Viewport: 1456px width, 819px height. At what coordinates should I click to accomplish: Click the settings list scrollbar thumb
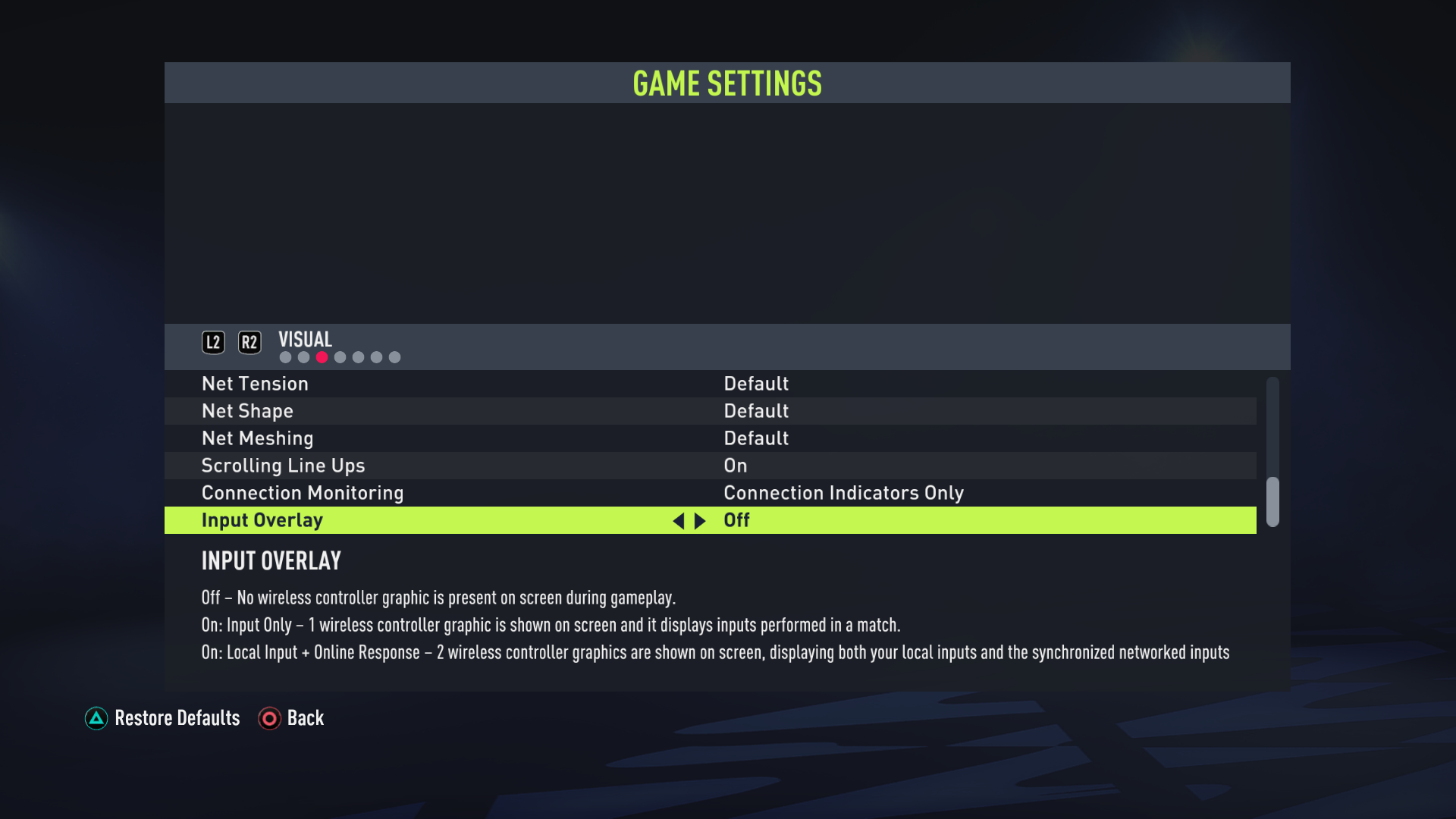click(x=1272, y=501)
